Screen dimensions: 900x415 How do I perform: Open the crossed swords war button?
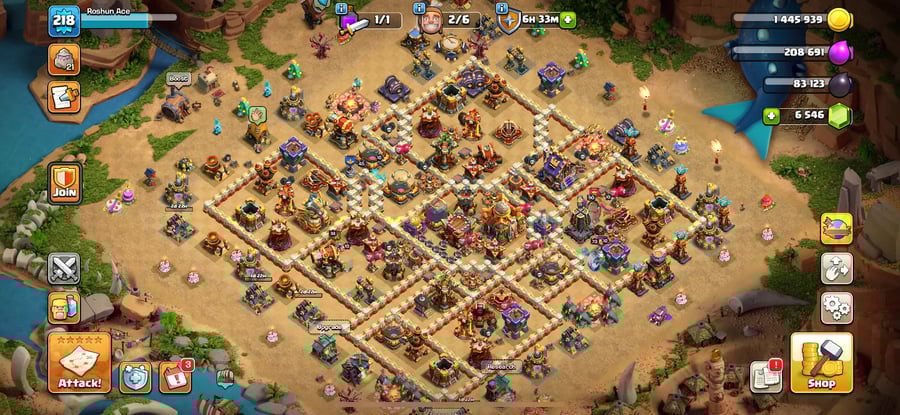click(63, 268)
